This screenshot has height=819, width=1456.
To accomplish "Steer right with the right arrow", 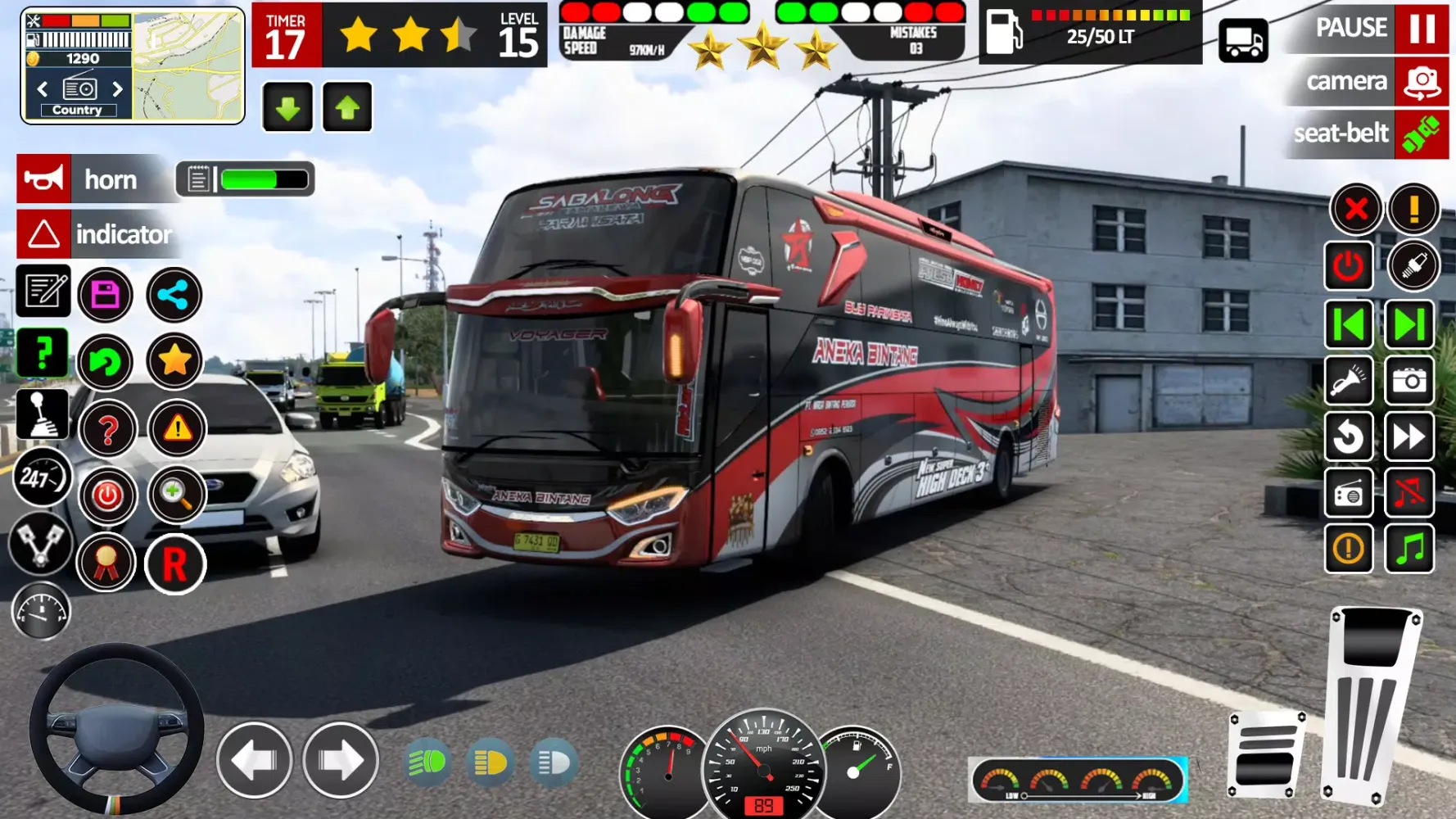I will tap(341, 761).
